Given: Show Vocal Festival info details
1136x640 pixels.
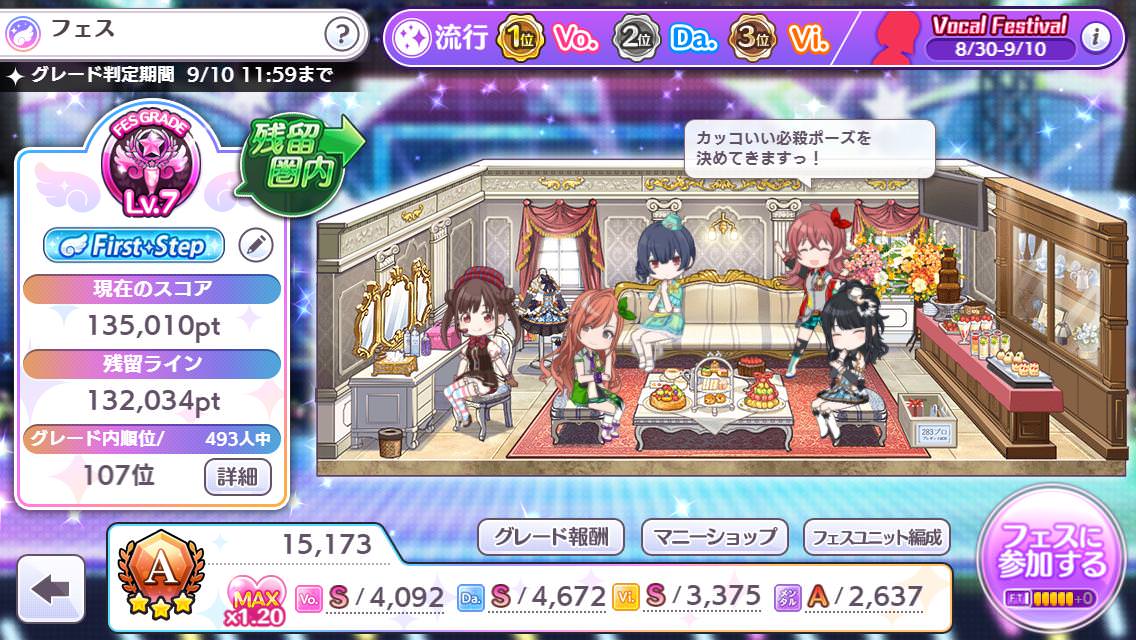Looking at the screenshot, I should click(1097, 38).
